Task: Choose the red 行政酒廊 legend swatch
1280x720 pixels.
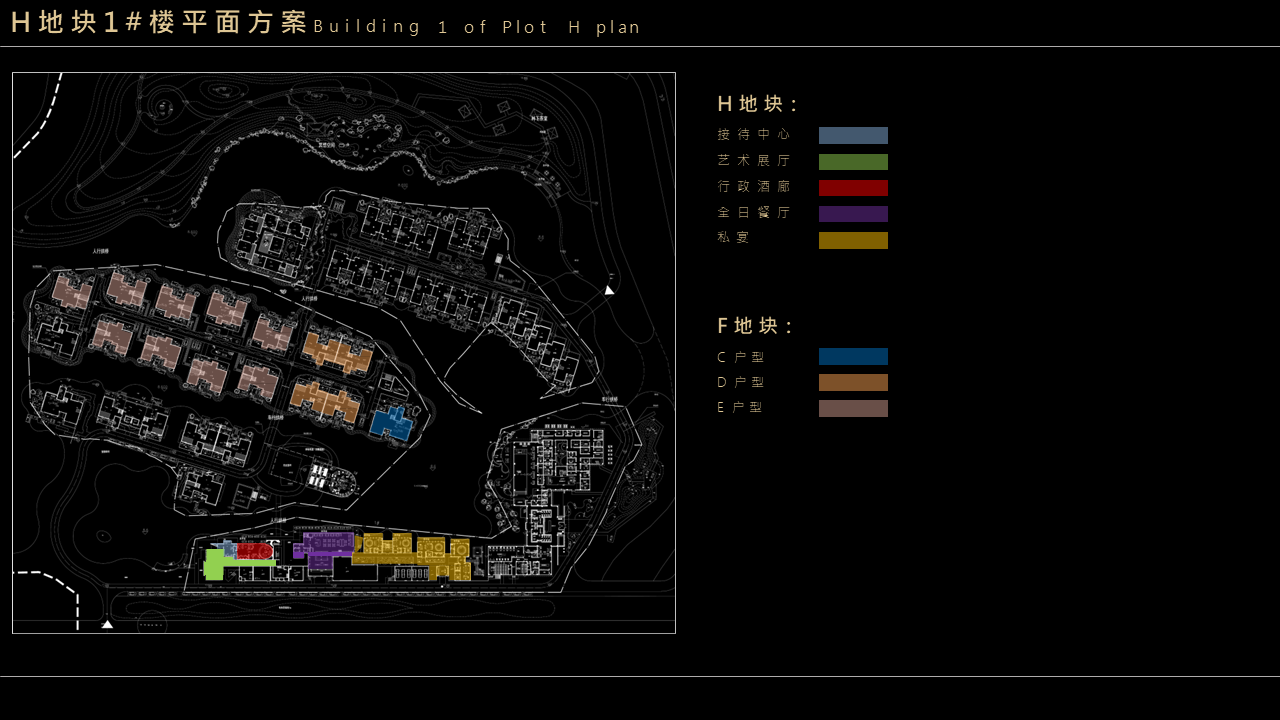Action: pyautogui.click(x=853, y=188)
